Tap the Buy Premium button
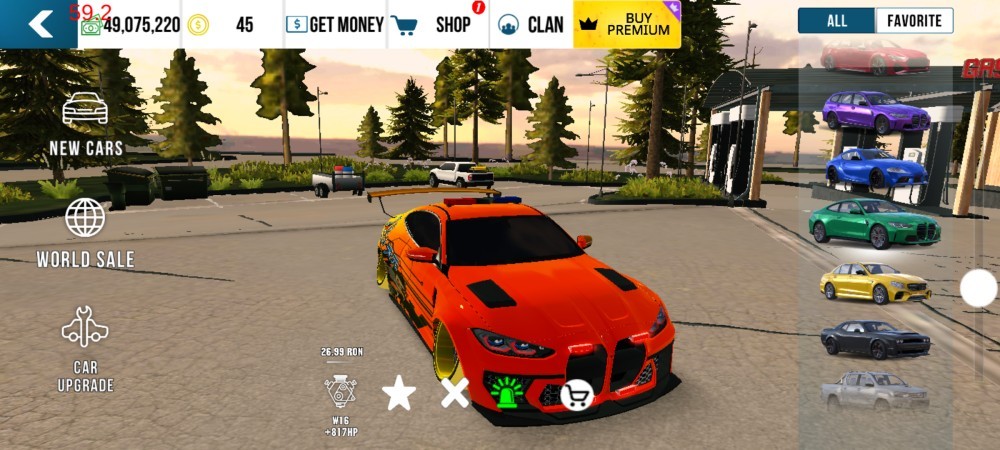The height and width of the screenshot is (450, 1000). tap(627, 24)
